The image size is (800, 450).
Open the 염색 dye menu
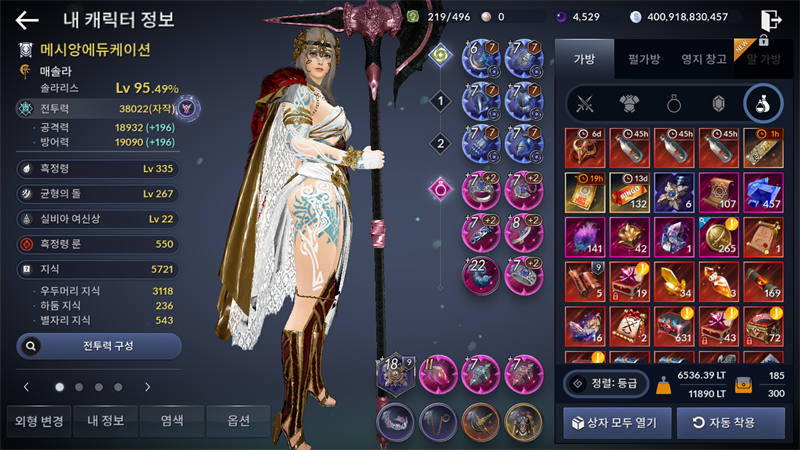coord(172,422)
